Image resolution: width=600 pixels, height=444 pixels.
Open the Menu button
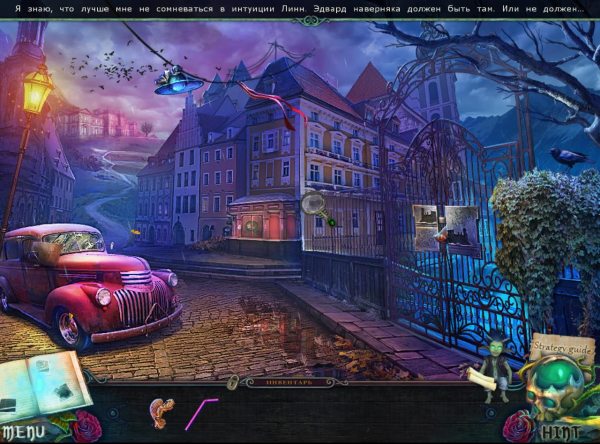point(22,433)
